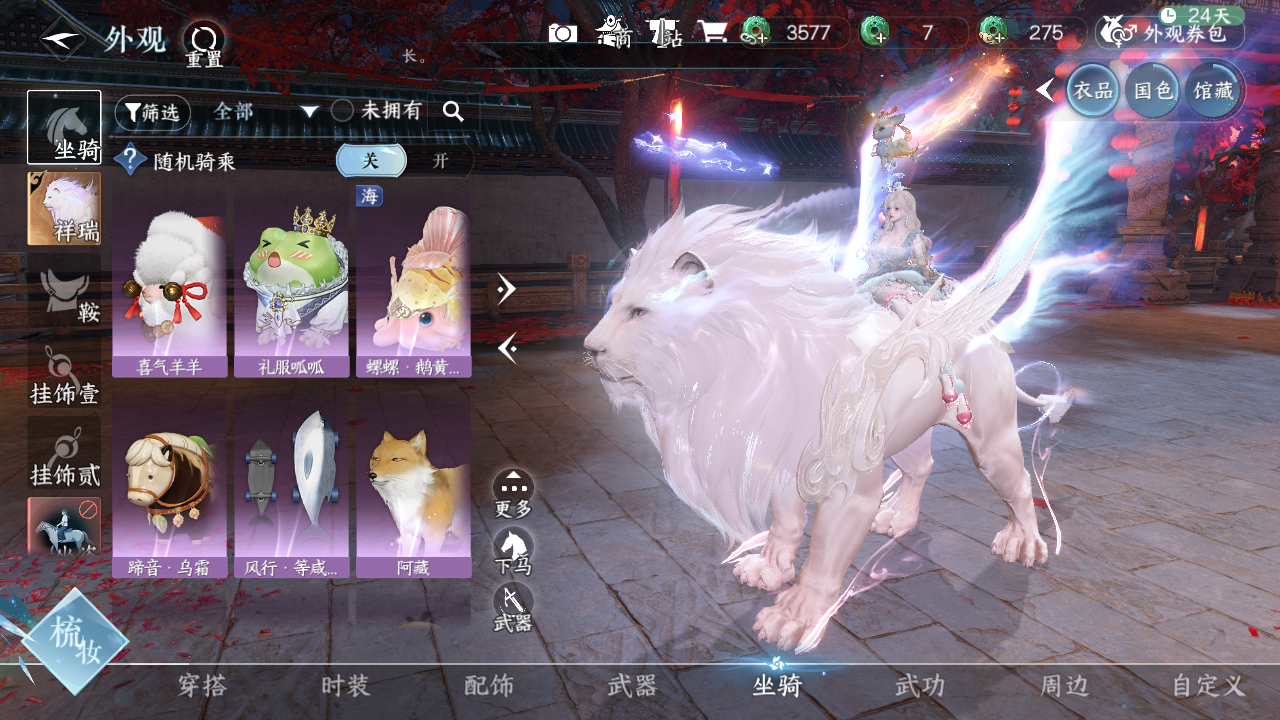1280x720 pixels.
Task: Switch random riding toggle to 开
Action: pyautogui.click(x=440, y=161)
